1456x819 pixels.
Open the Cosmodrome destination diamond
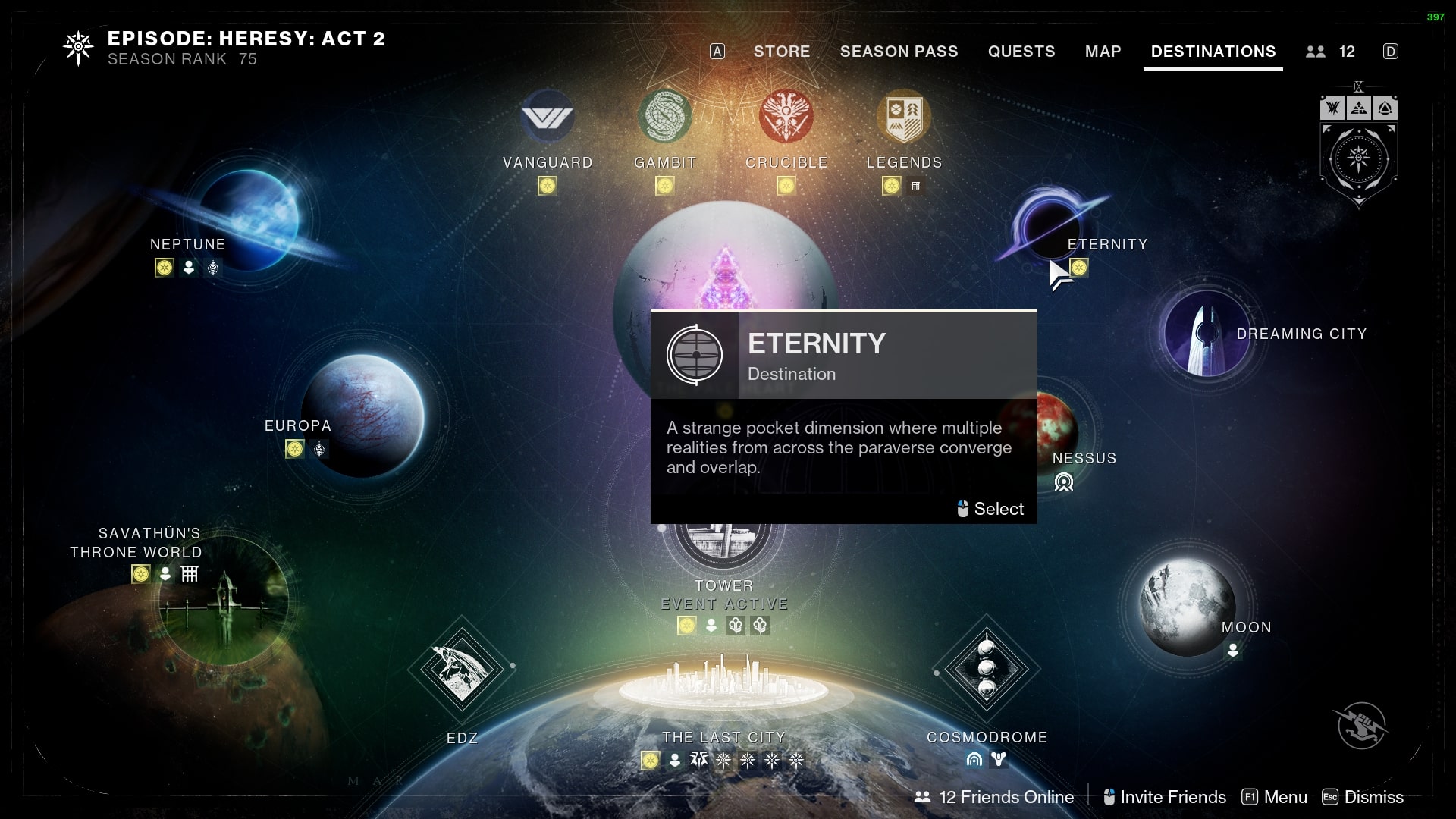(986, 669)
